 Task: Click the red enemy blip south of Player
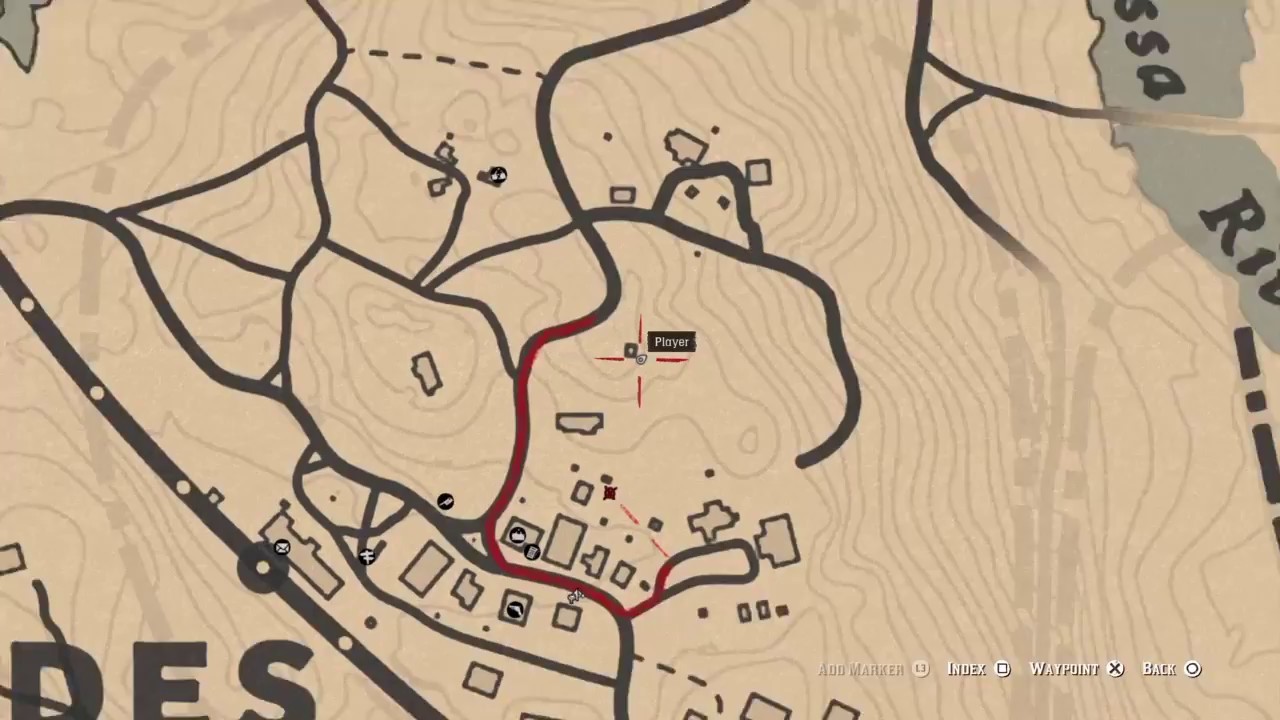point(610,491)
